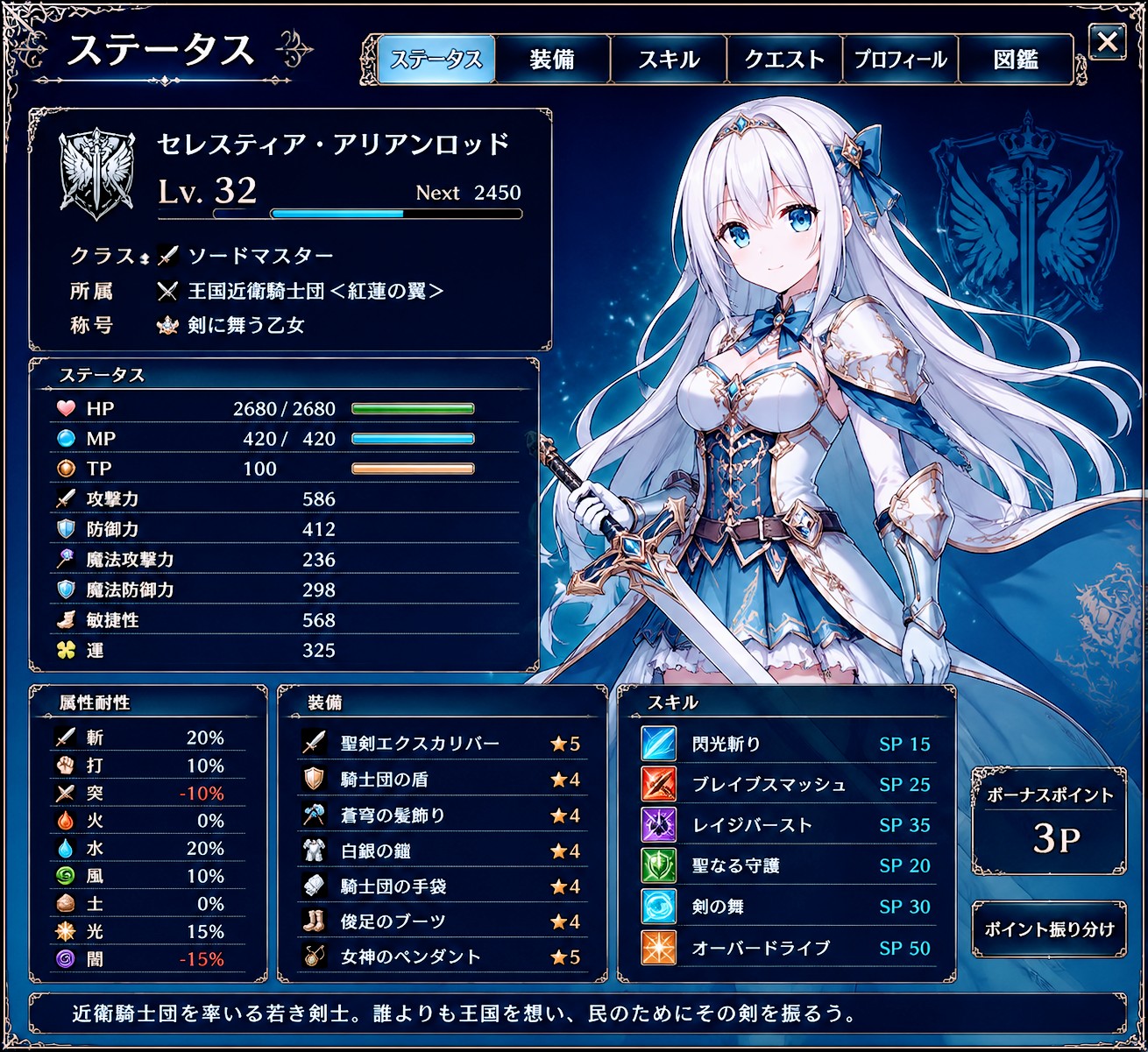Click the 女神のペンダント necklace icon
This screenshot has height=1052, width=1148.
pyautogui.click(x=312, y=956)
